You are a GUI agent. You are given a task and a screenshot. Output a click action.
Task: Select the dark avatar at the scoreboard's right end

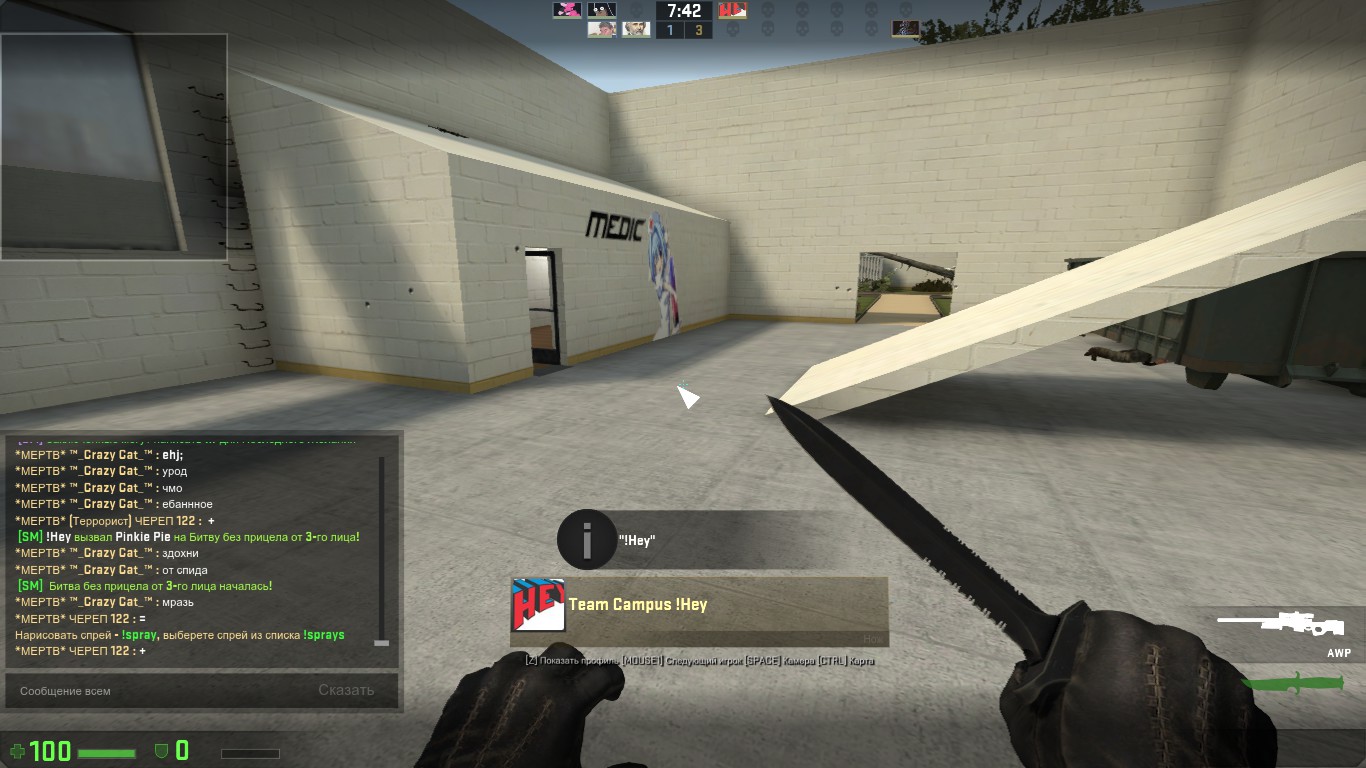[906, 29]
